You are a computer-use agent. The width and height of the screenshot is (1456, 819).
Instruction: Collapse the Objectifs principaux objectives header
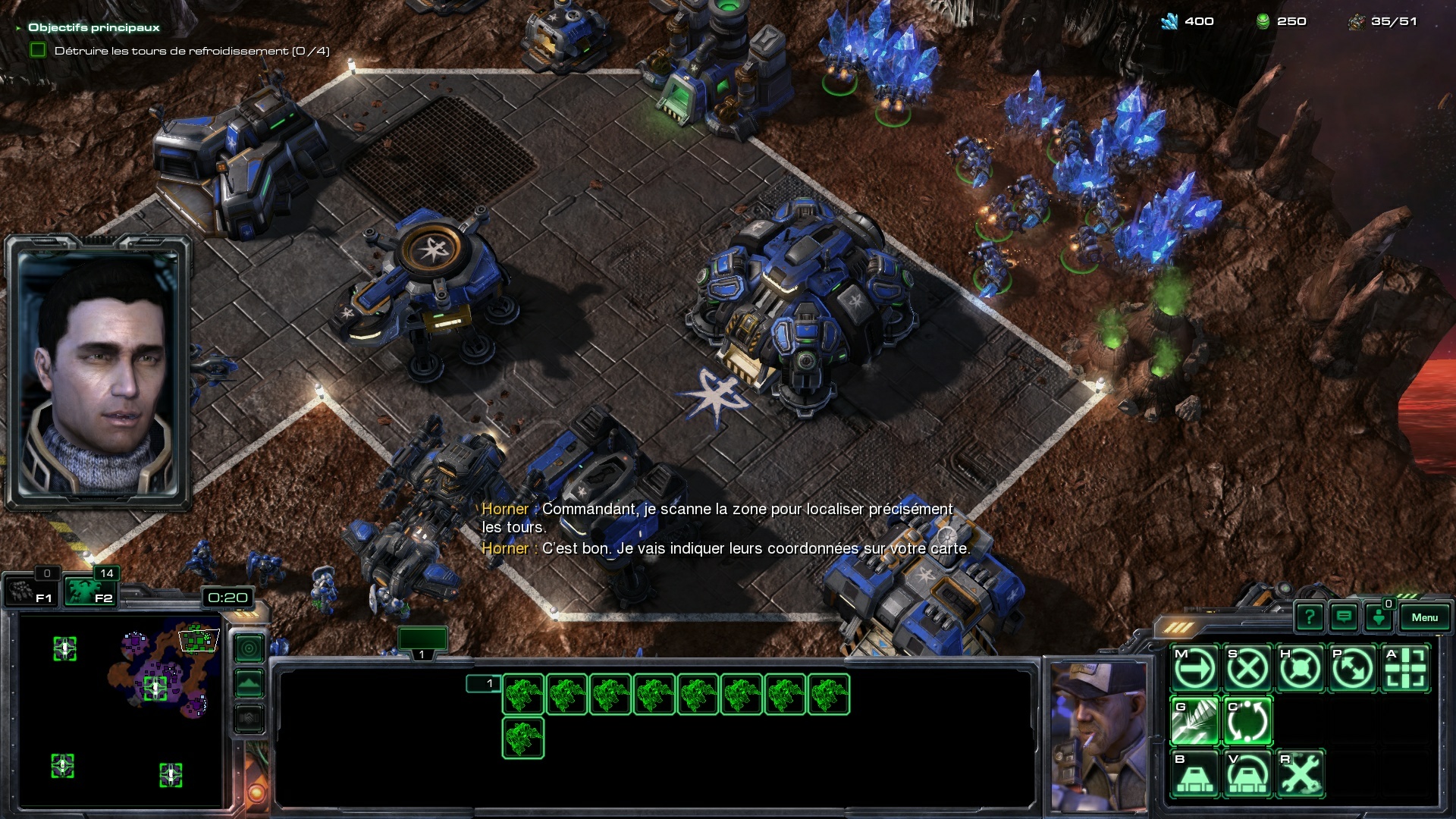(18, 28)
